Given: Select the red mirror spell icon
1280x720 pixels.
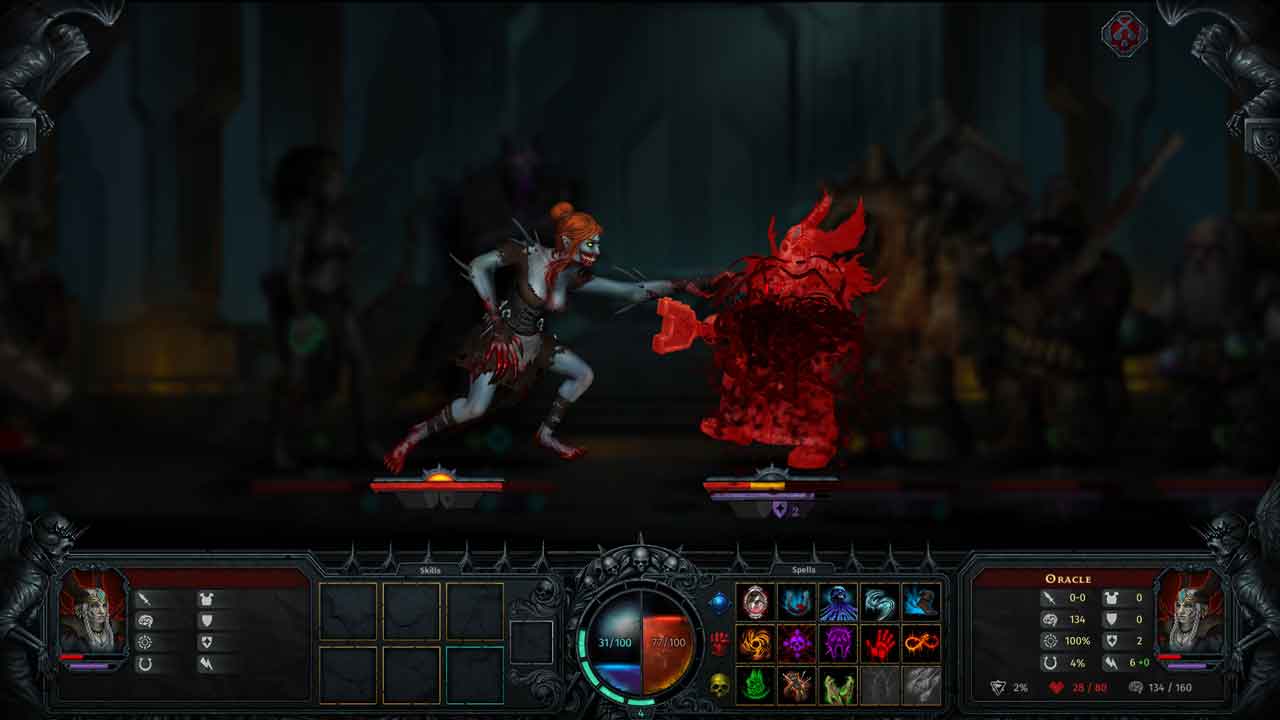Looking at the screenshot, I should [756, 602].
